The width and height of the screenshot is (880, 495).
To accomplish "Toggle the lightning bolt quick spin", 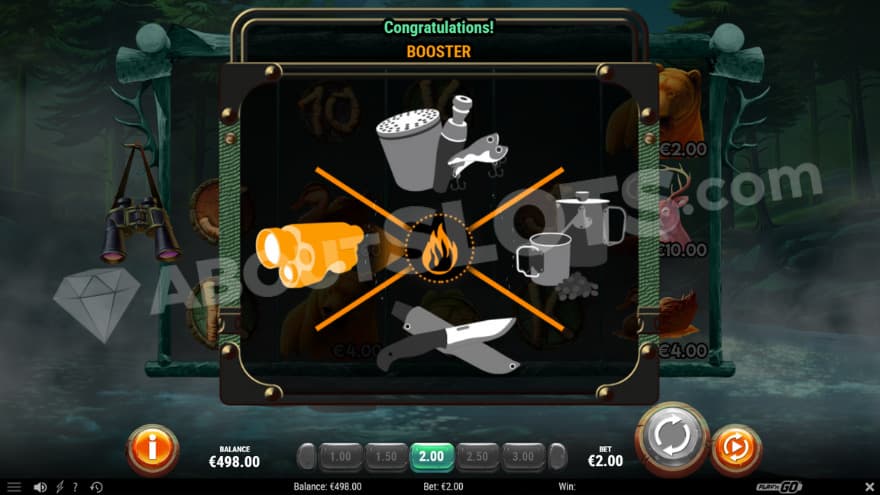I will [x=59, y=487].
